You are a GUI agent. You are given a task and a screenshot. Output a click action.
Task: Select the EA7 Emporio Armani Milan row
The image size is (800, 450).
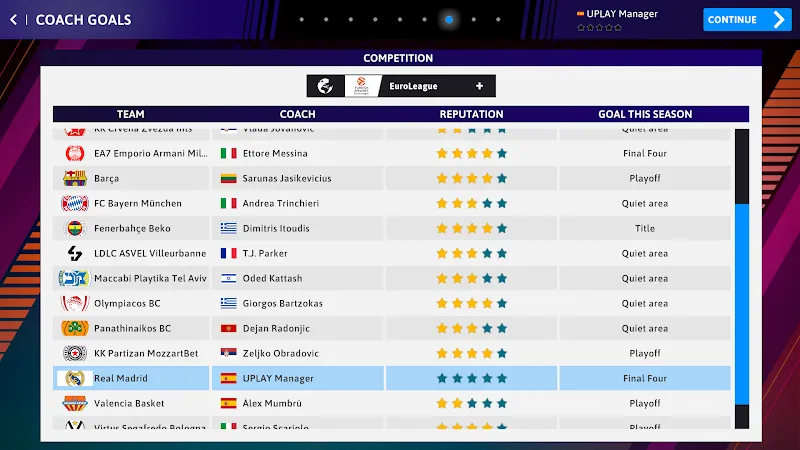[x=150, y=153]
